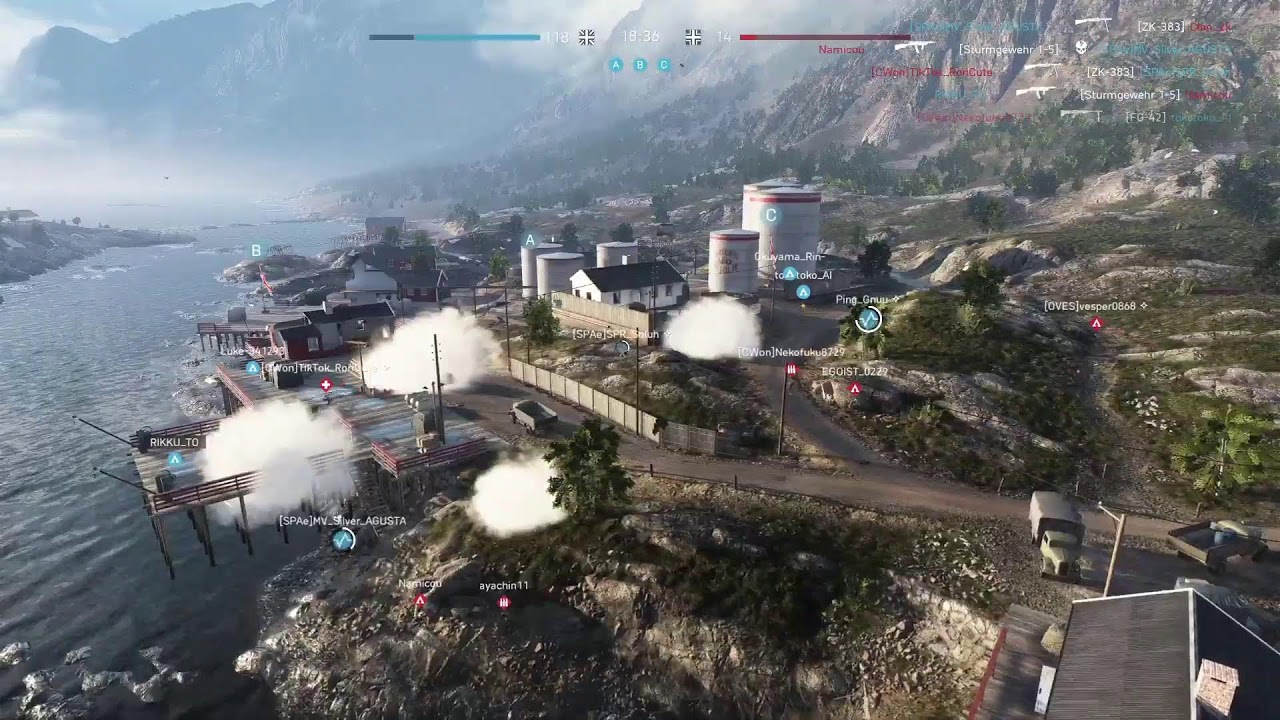Click the squad marker icon above RIKKU_TO
This screenshot has height=720, width=1280.
tap(173, 459)
